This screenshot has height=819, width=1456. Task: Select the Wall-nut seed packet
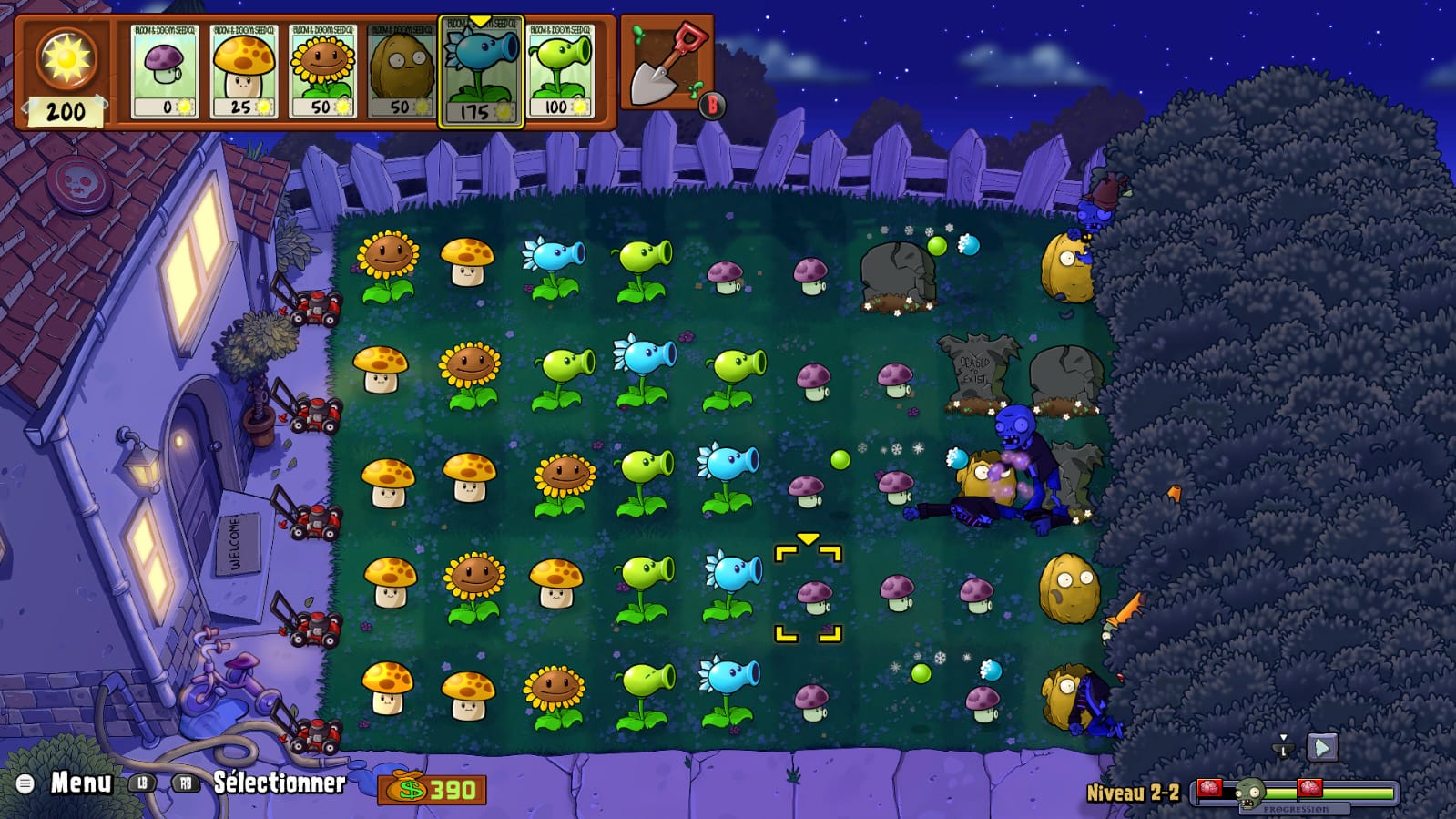(402, 71)
